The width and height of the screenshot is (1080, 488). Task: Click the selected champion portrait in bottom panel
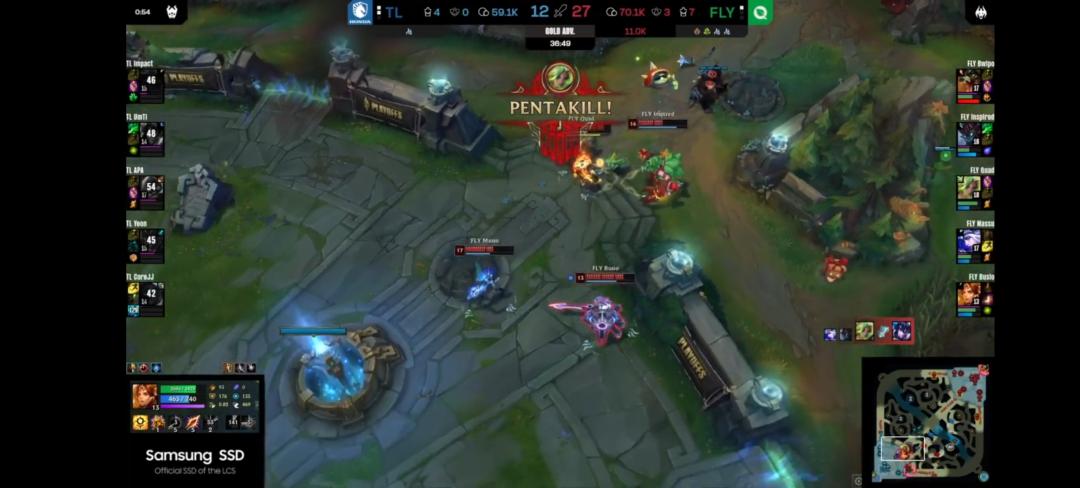(144, 397)
